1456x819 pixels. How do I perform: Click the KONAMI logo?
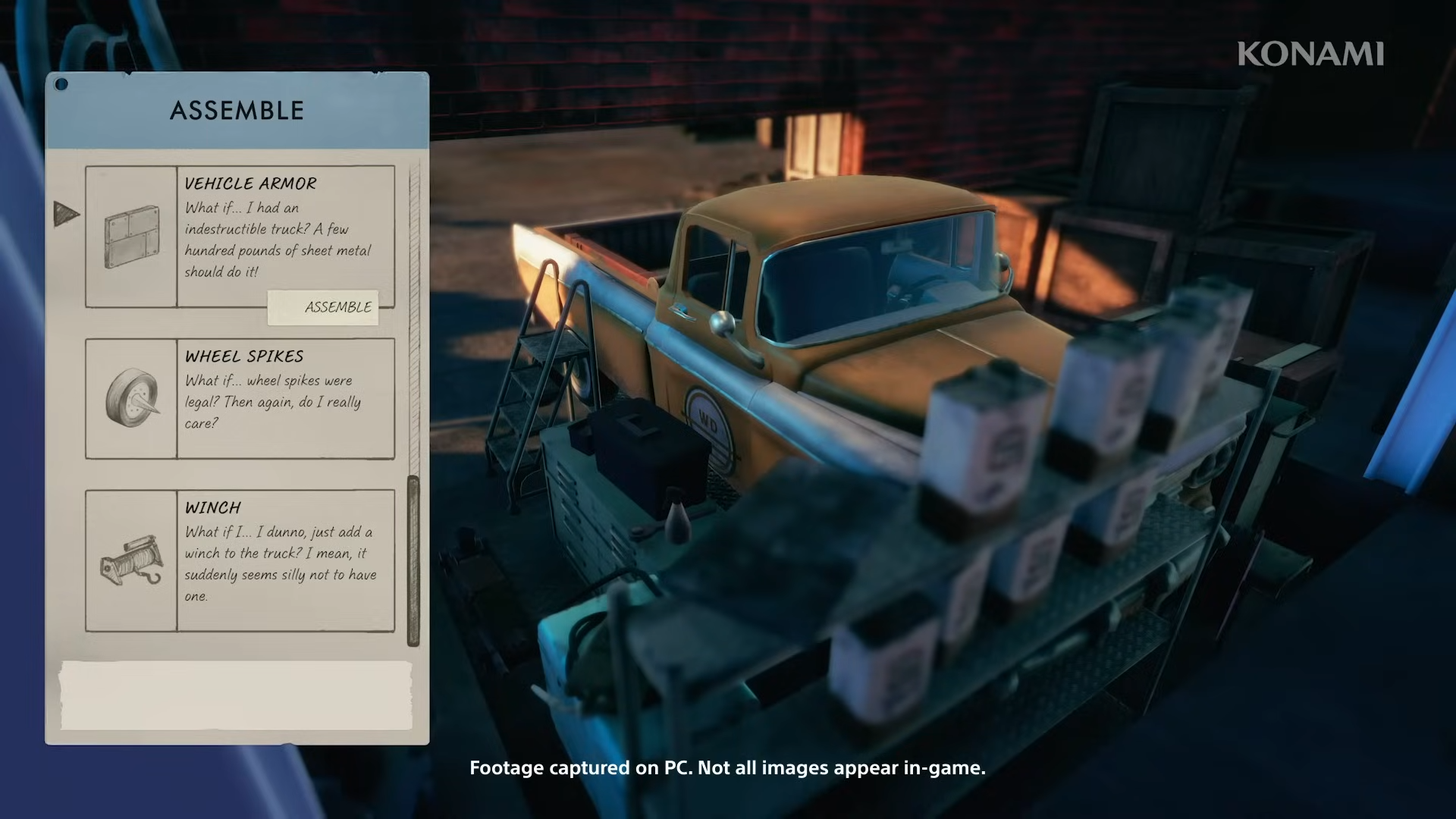point(1310,54)
